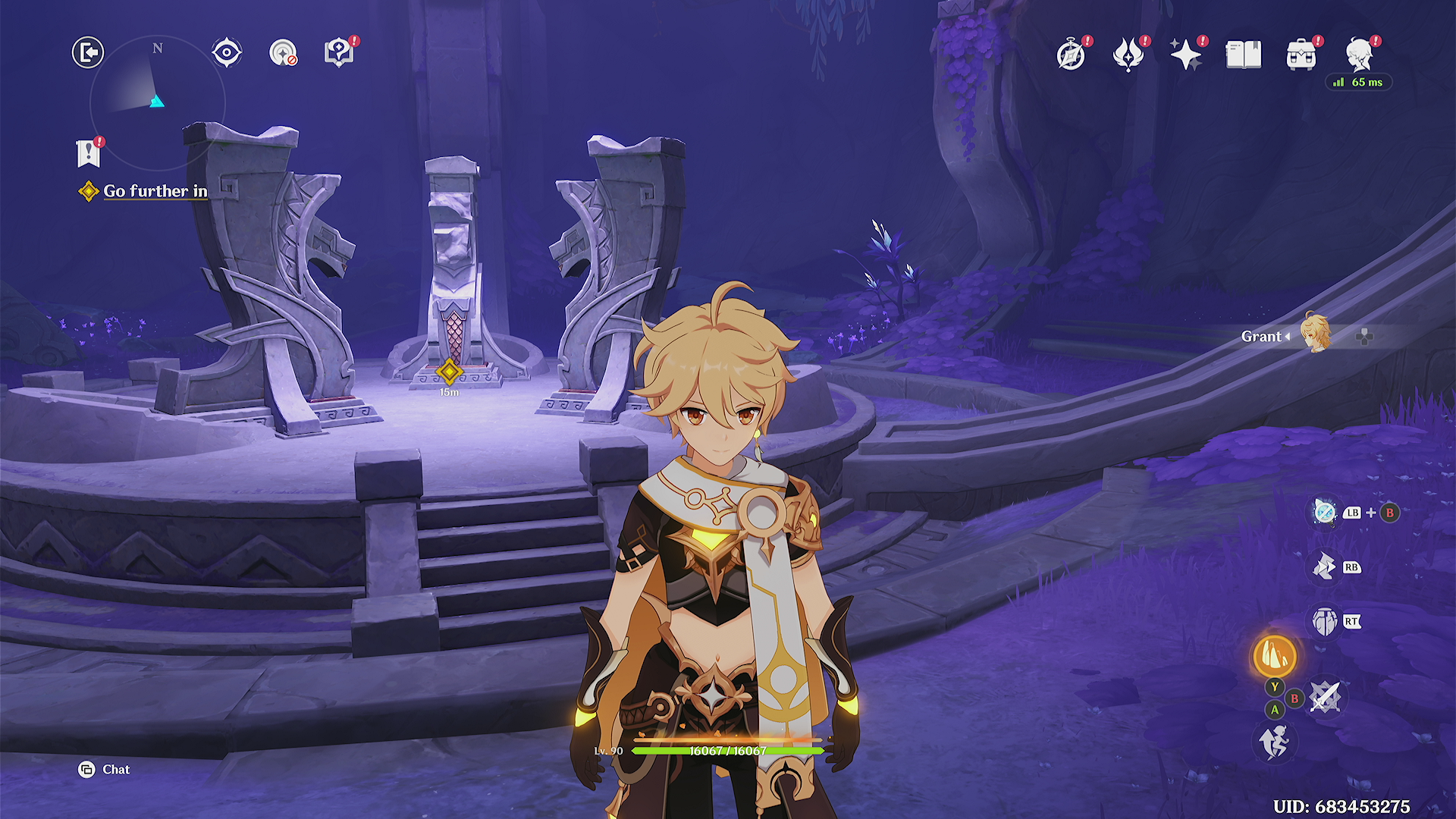Click the target-with-red-slash icon
The image size is (1456, 819).
pos(283,52)
